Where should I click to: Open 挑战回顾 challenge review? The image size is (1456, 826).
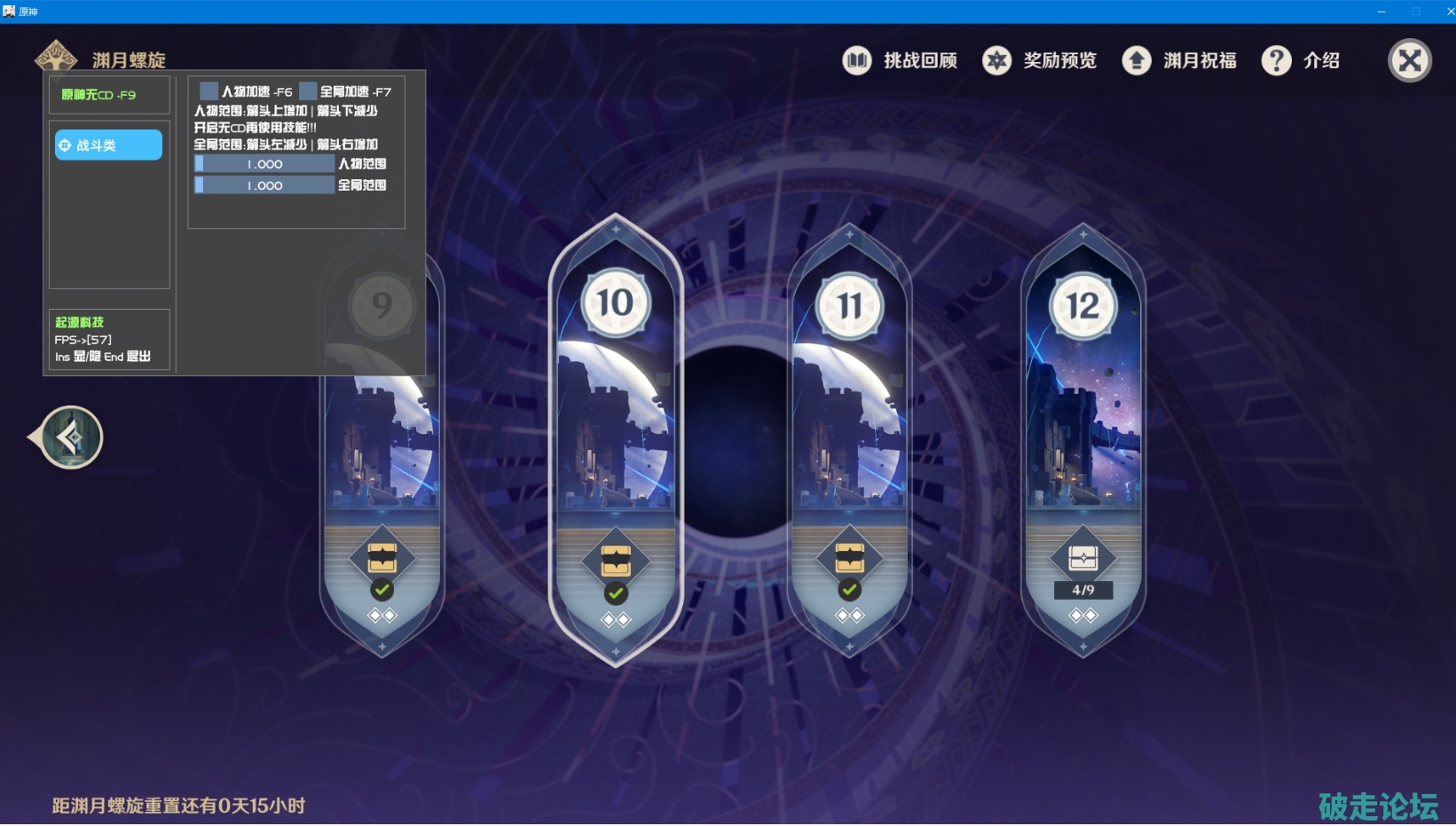(x=900, y=60)
